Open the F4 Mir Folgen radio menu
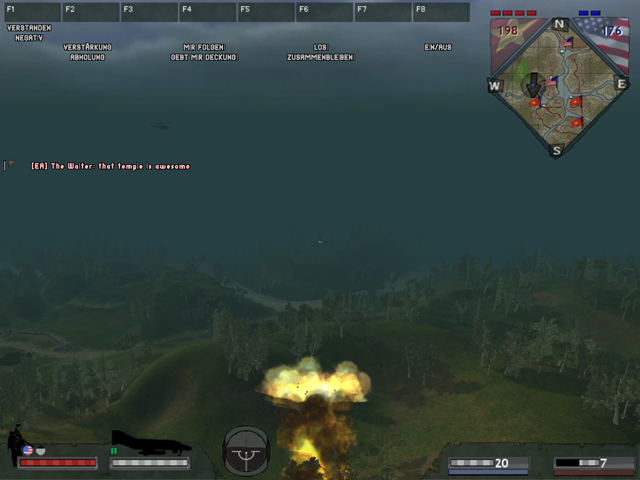 [x=207, y=12]
